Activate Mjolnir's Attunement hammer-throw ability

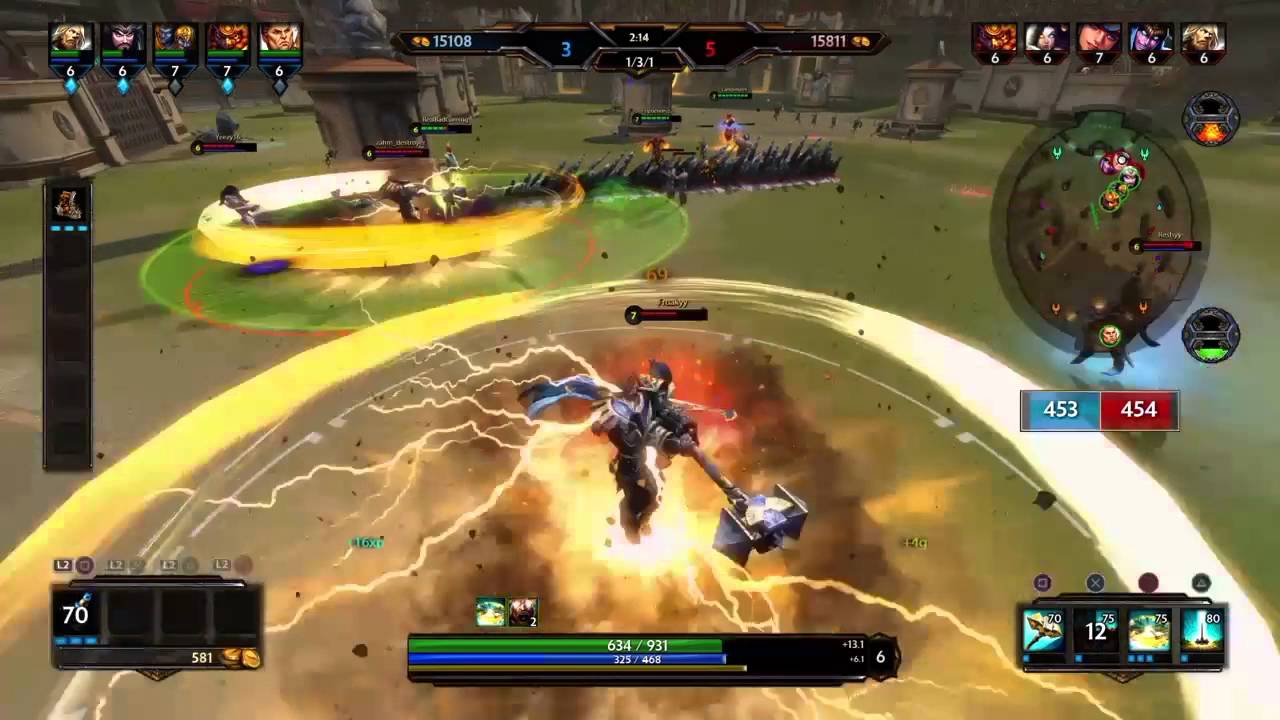click(1043, 632)
